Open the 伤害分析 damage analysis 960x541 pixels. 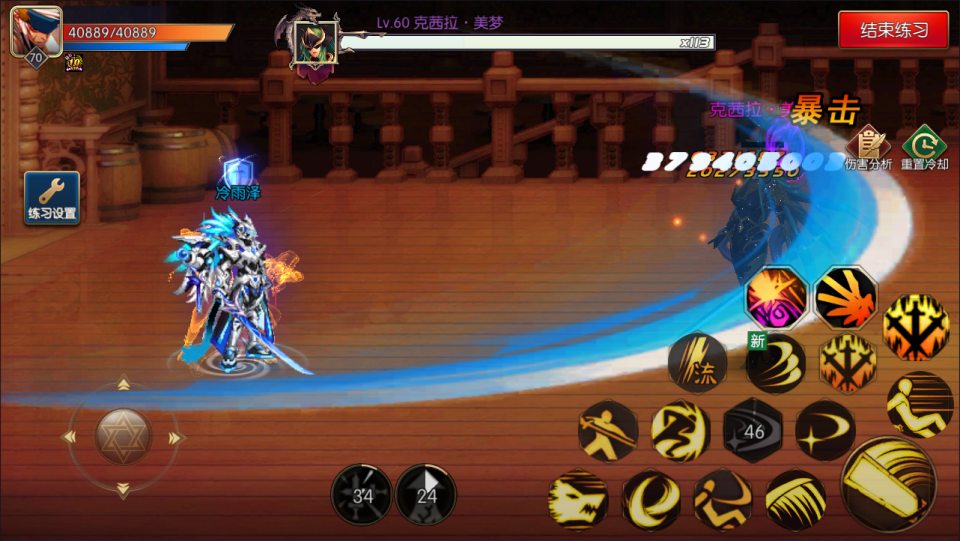tap(868, 148)
